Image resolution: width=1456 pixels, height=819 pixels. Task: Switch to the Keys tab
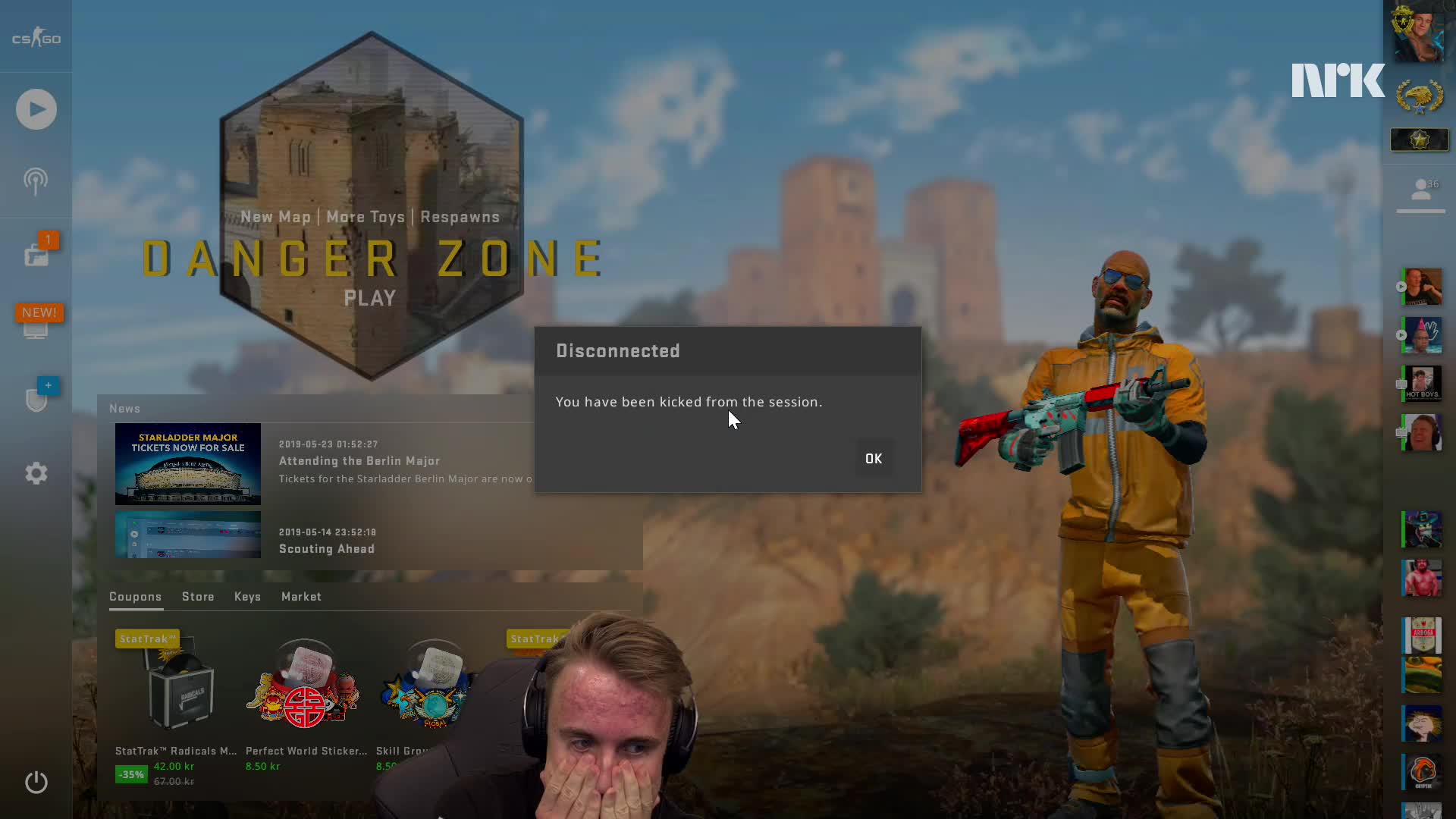(x=247, y=597)
